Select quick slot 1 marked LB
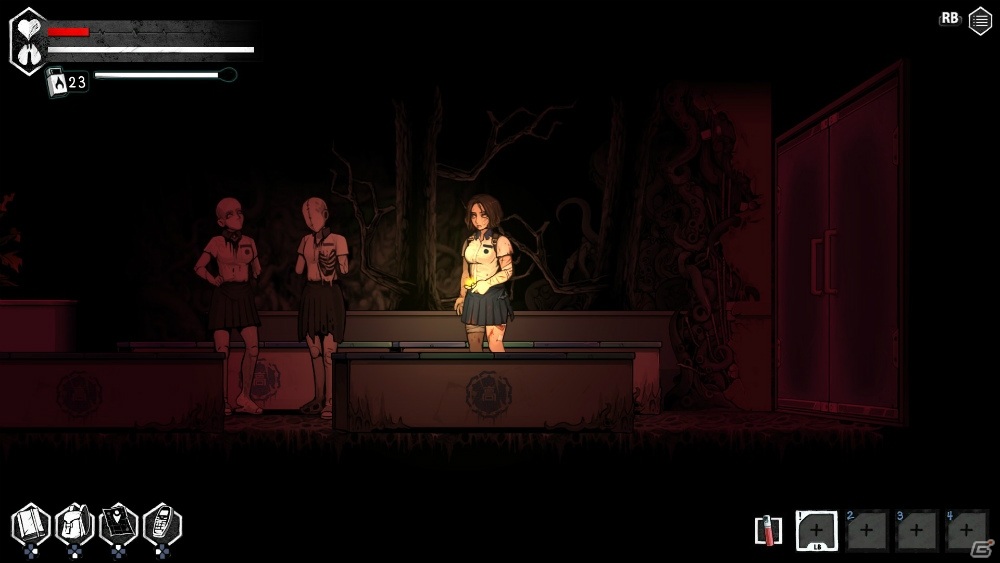 point(816,530)
